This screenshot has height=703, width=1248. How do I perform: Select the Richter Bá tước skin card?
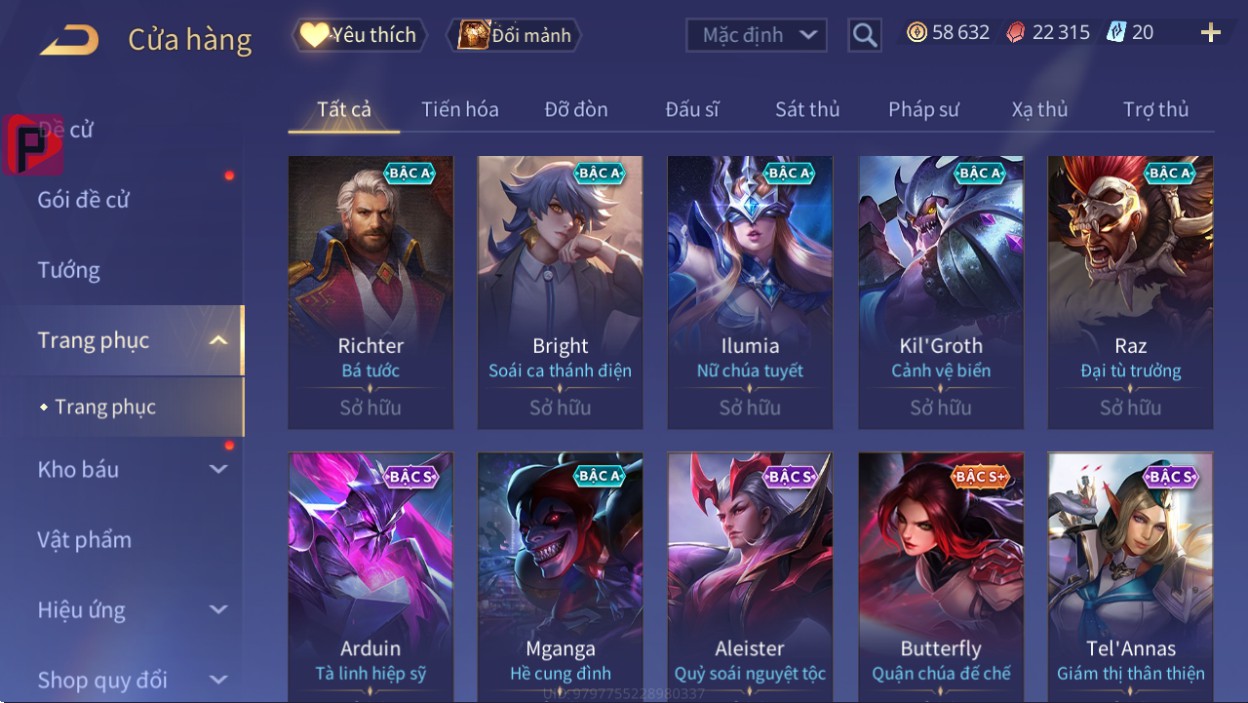tap(371, 291)
